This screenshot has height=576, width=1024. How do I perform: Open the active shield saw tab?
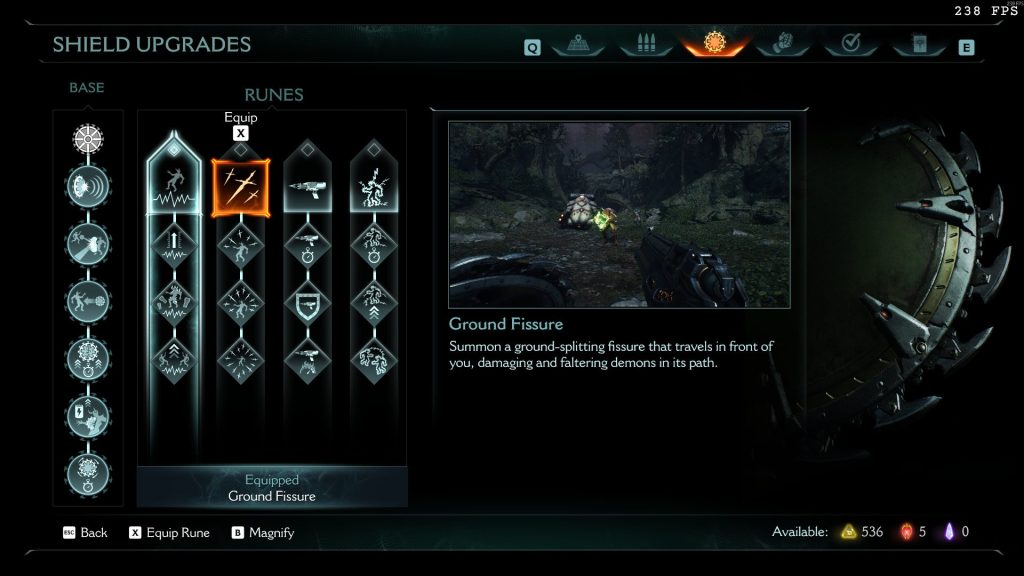point(713,43)
